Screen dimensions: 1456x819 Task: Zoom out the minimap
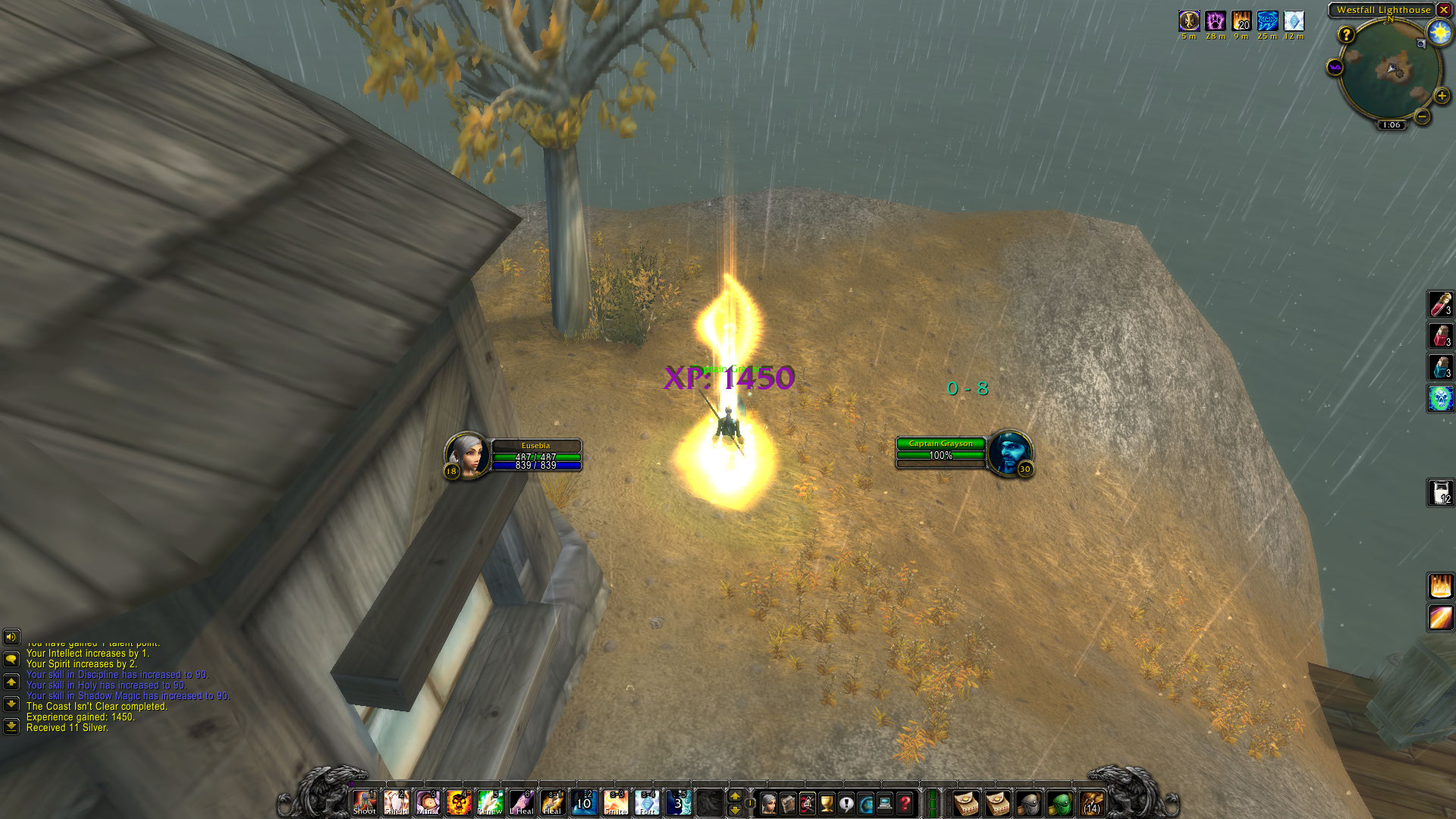1422,117
